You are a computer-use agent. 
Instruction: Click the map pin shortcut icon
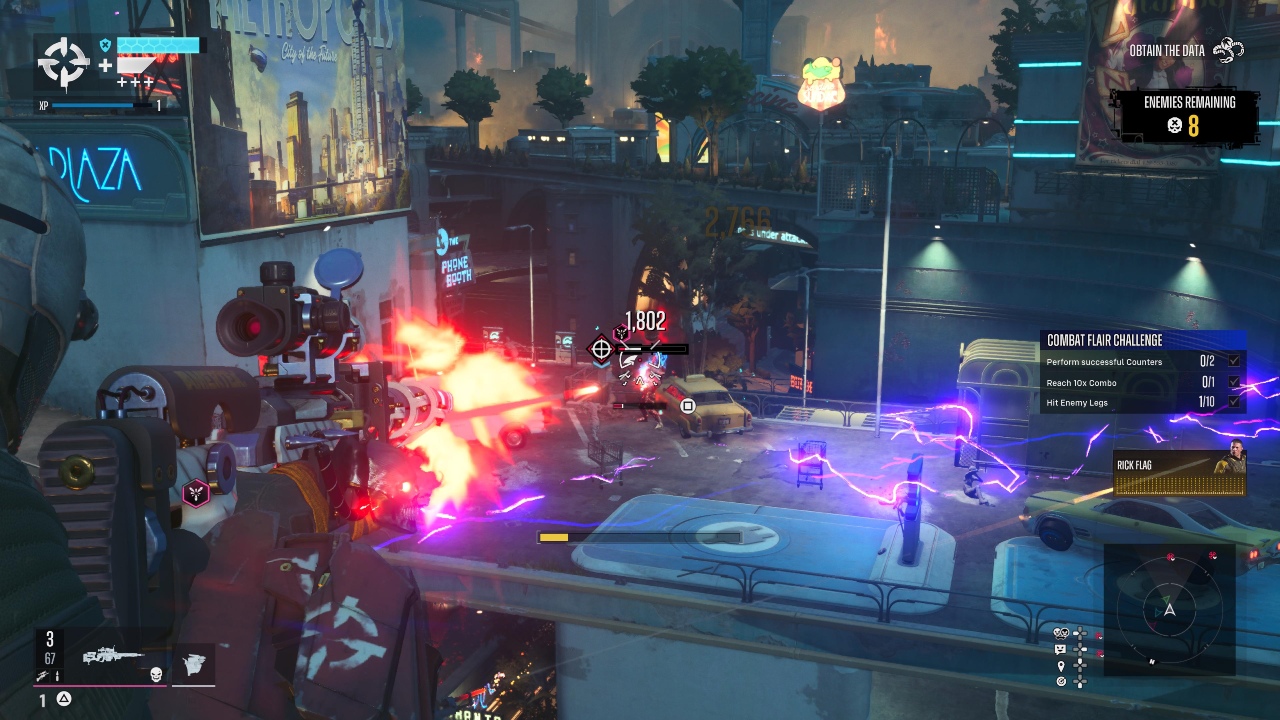(1062, 665)
